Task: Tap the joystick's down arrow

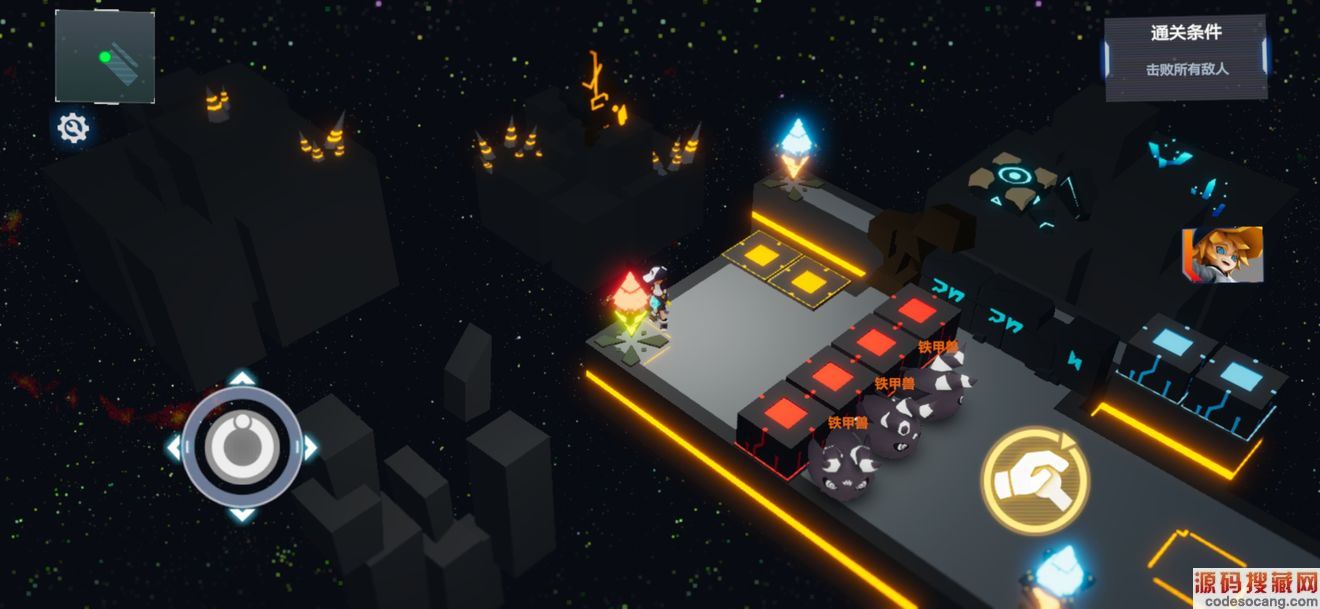Action: (241, 514)
